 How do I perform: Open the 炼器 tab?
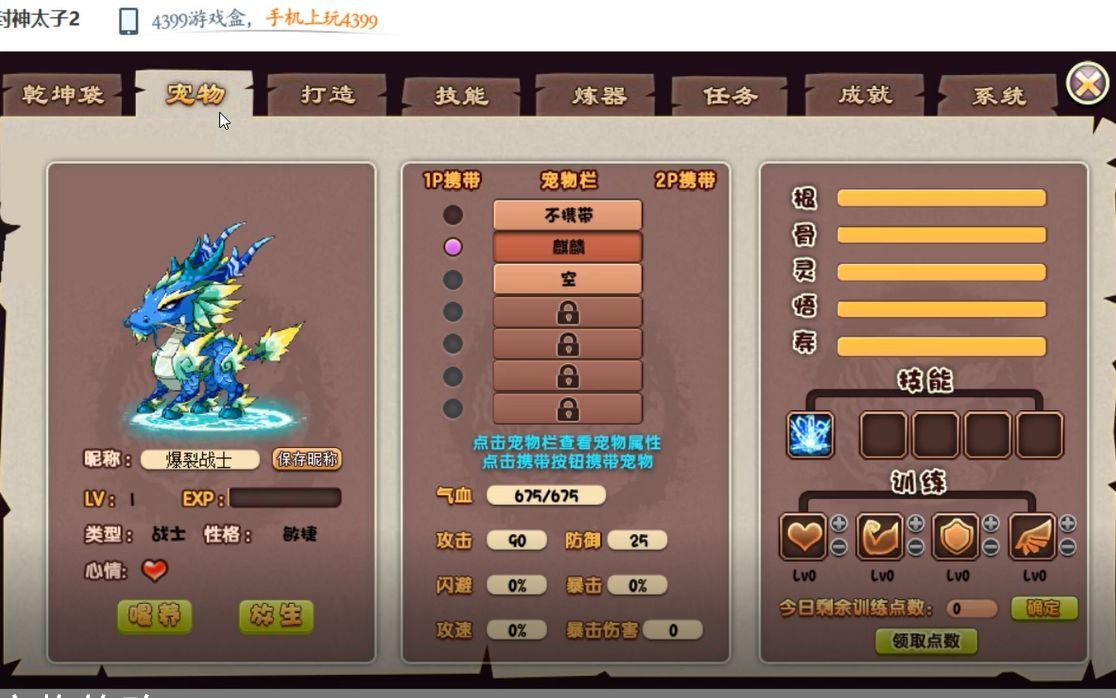click(x=599, y=96)
